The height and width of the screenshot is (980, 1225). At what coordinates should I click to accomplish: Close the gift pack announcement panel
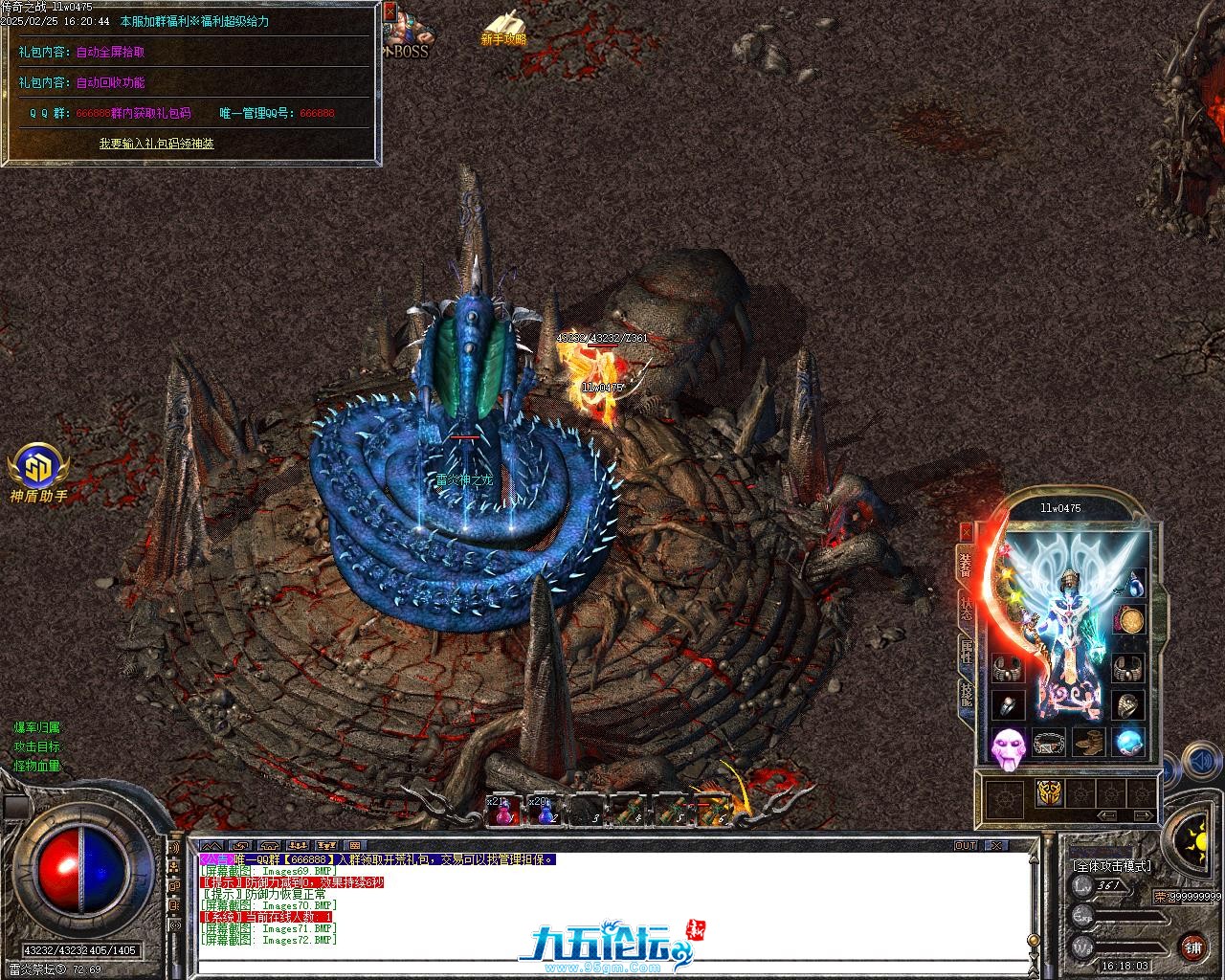pos(389,11)
